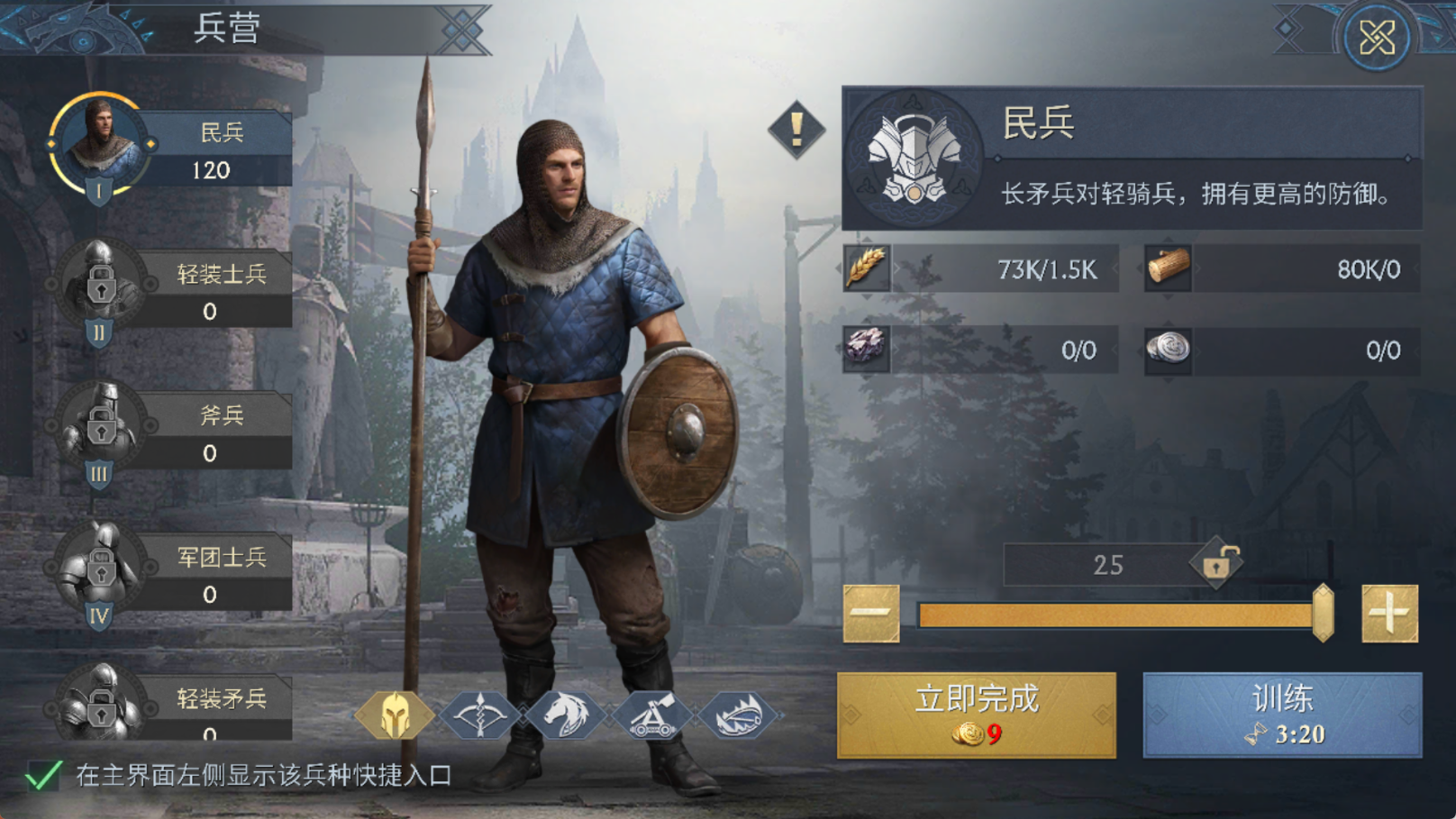This screenshot has width=1456, height=819.
Task: Show the cavalry horse category
Action: pos(565,715)
